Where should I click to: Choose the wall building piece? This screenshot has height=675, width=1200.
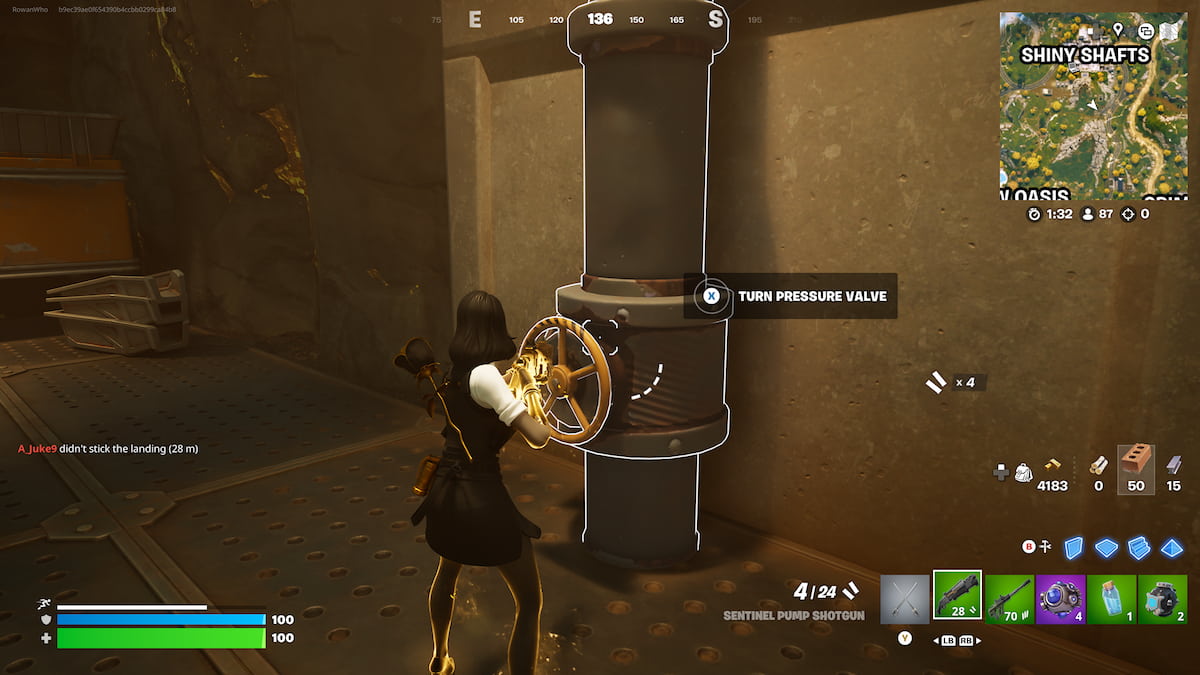click(1074, 547)
